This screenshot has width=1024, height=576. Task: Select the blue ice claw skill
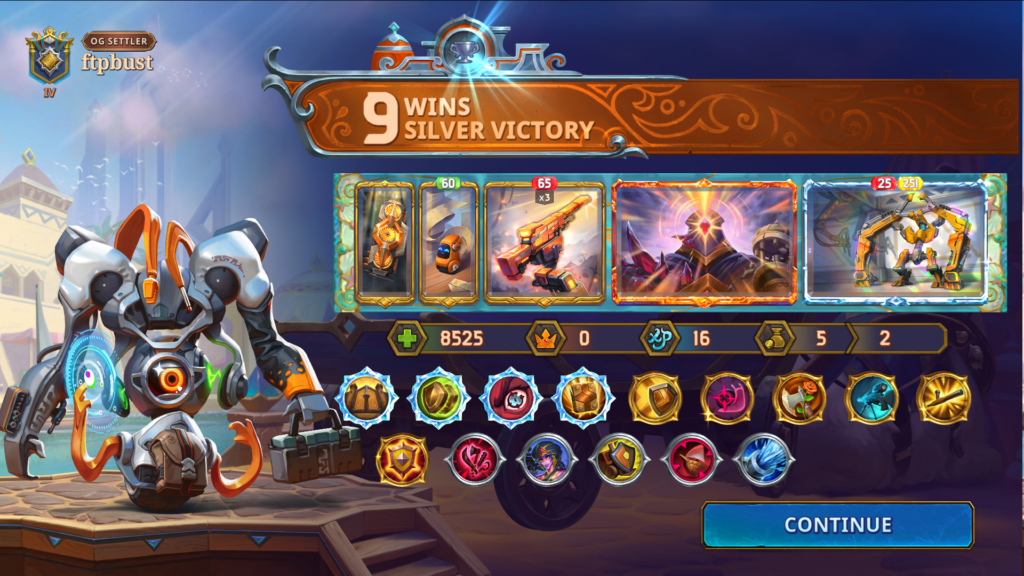click(763, 461)
